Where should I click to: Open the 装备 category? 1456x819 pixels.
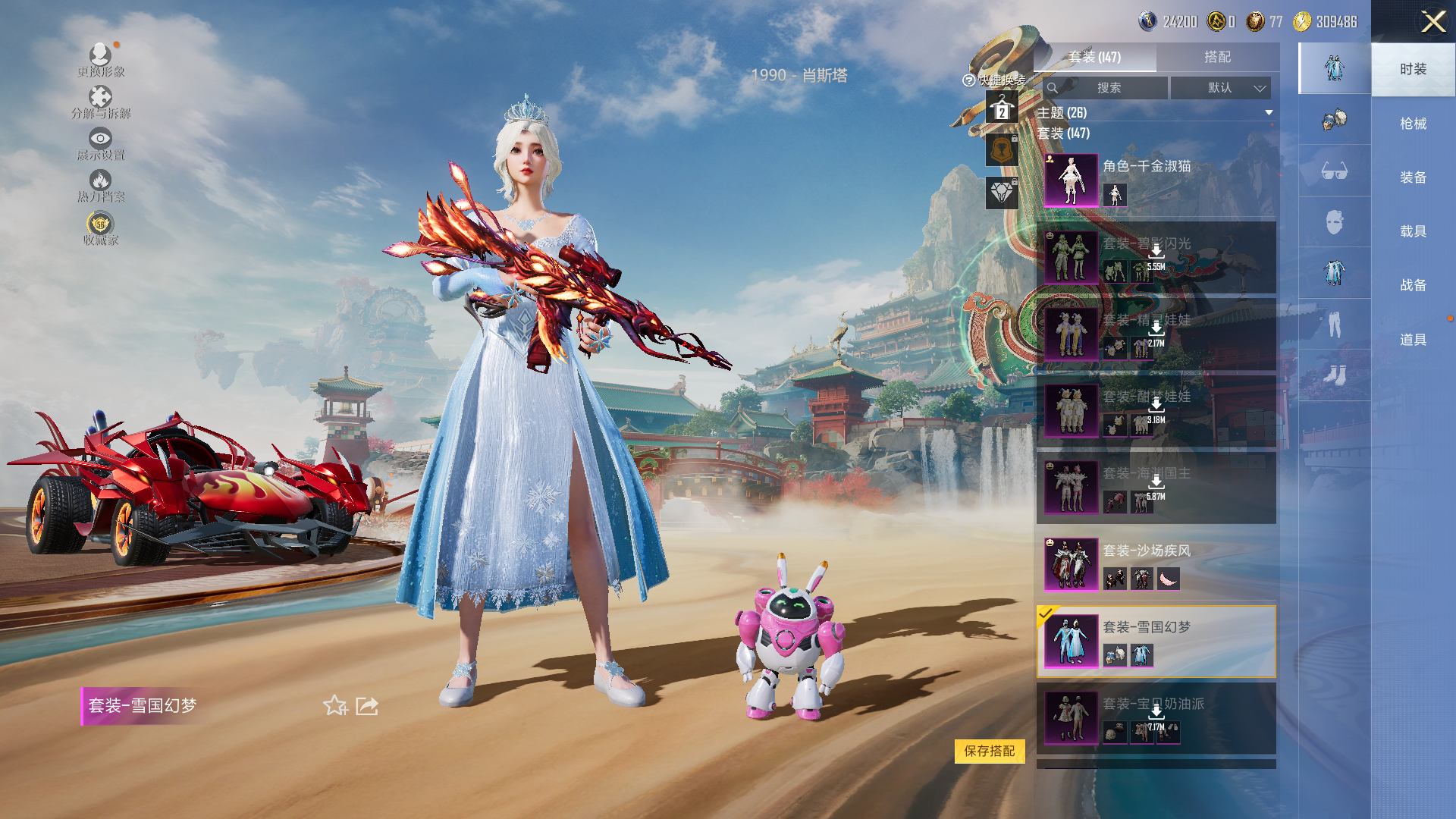click(1413, 177)
